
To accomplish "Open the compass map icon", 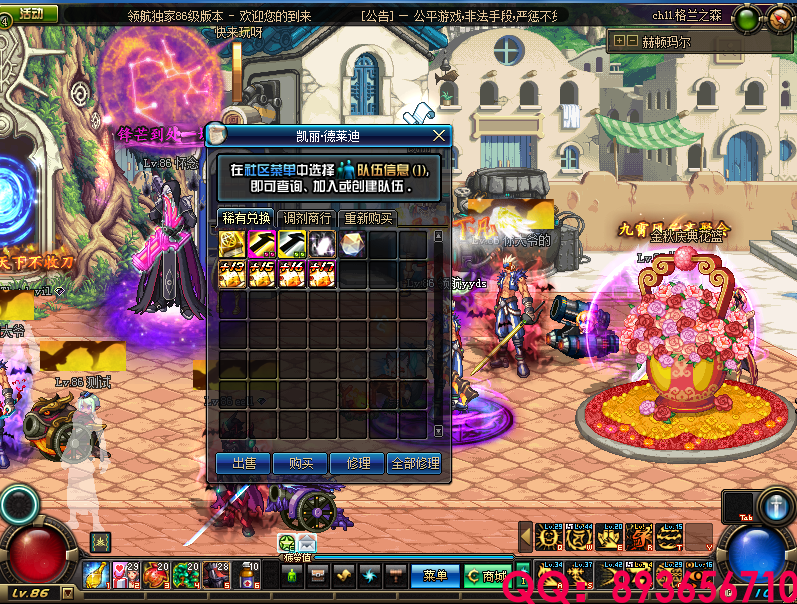I will pos(778,18).
